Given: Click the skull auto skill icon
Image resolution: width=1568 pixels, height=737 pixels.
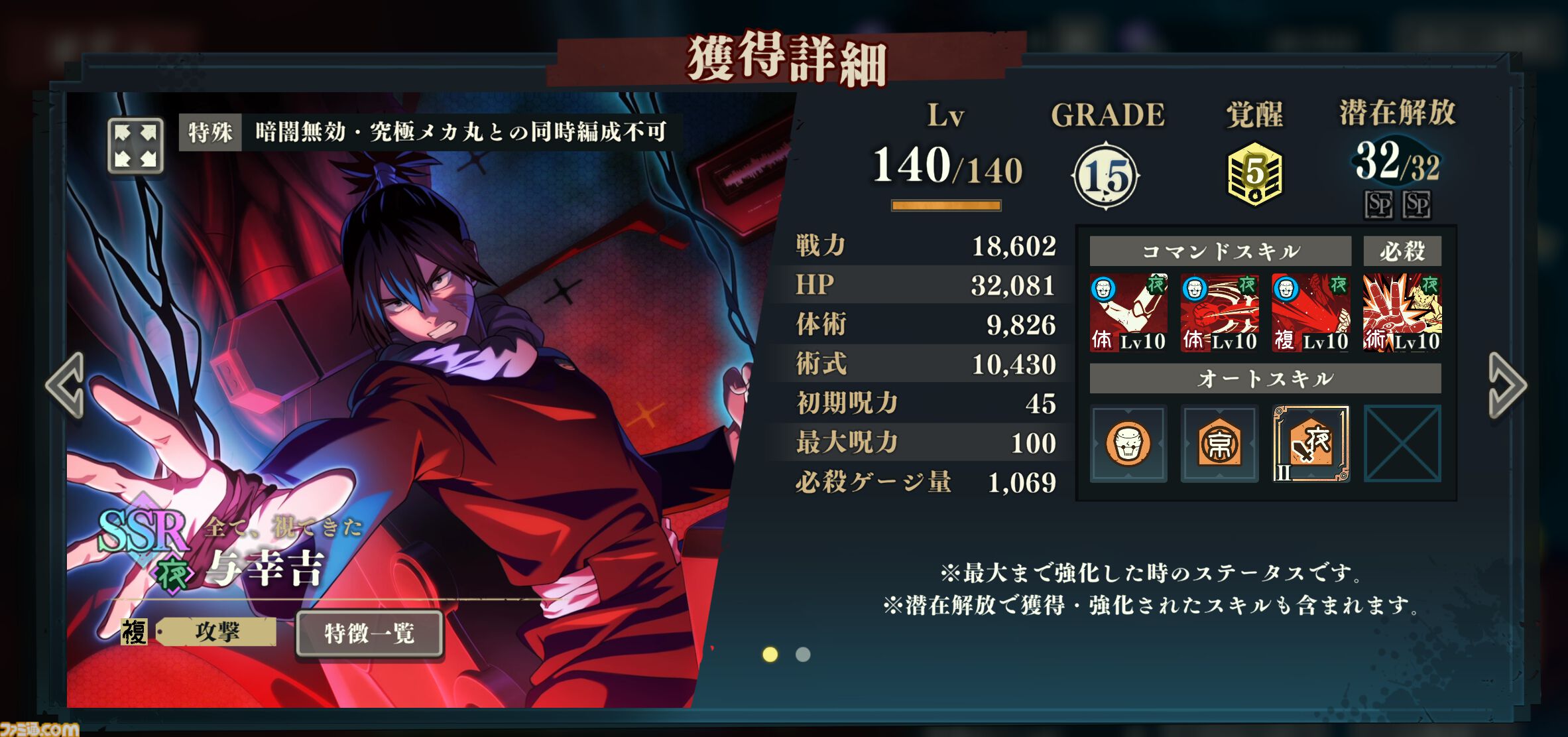Looking at the screenshot, I should [x=1129, y=443].
